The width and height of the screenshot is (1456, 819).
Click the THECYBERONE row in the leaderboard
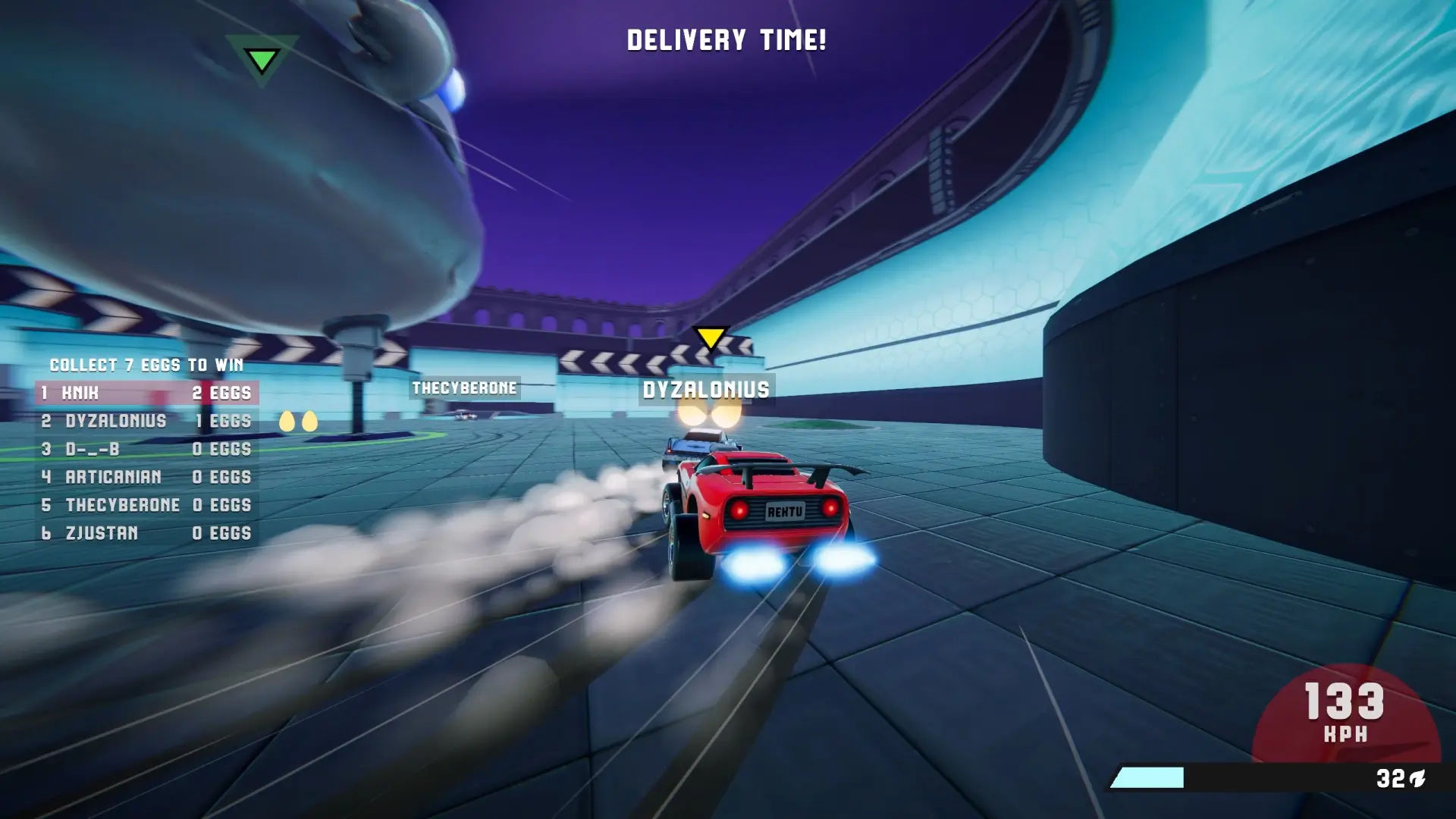click(146, 505)
